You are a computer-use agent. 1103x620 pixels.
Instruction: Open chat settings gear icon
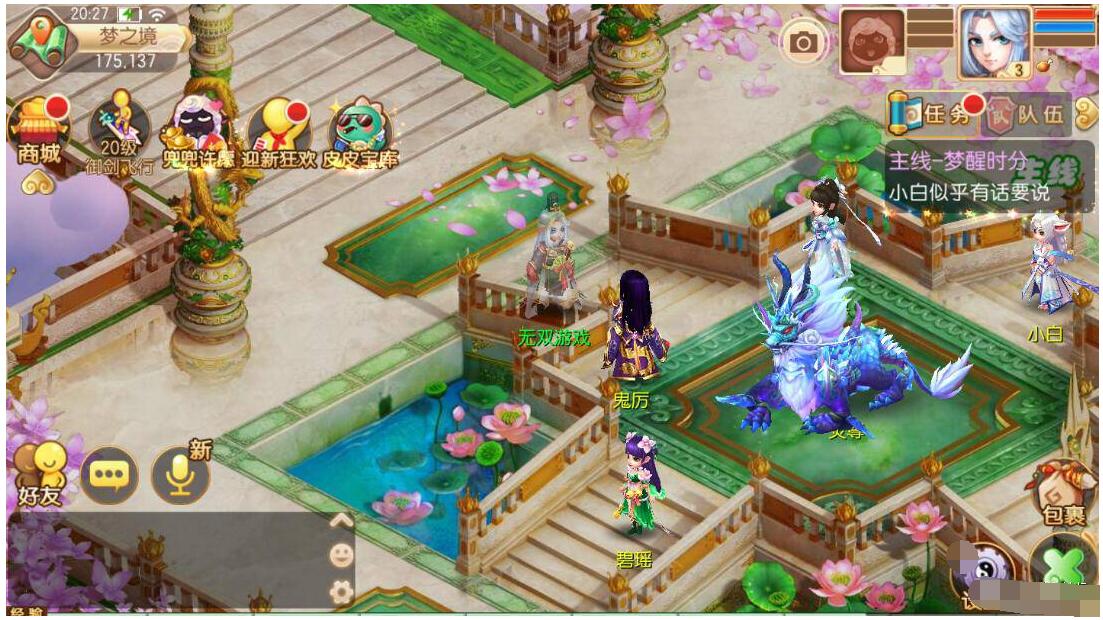click(x=341, y=591)
